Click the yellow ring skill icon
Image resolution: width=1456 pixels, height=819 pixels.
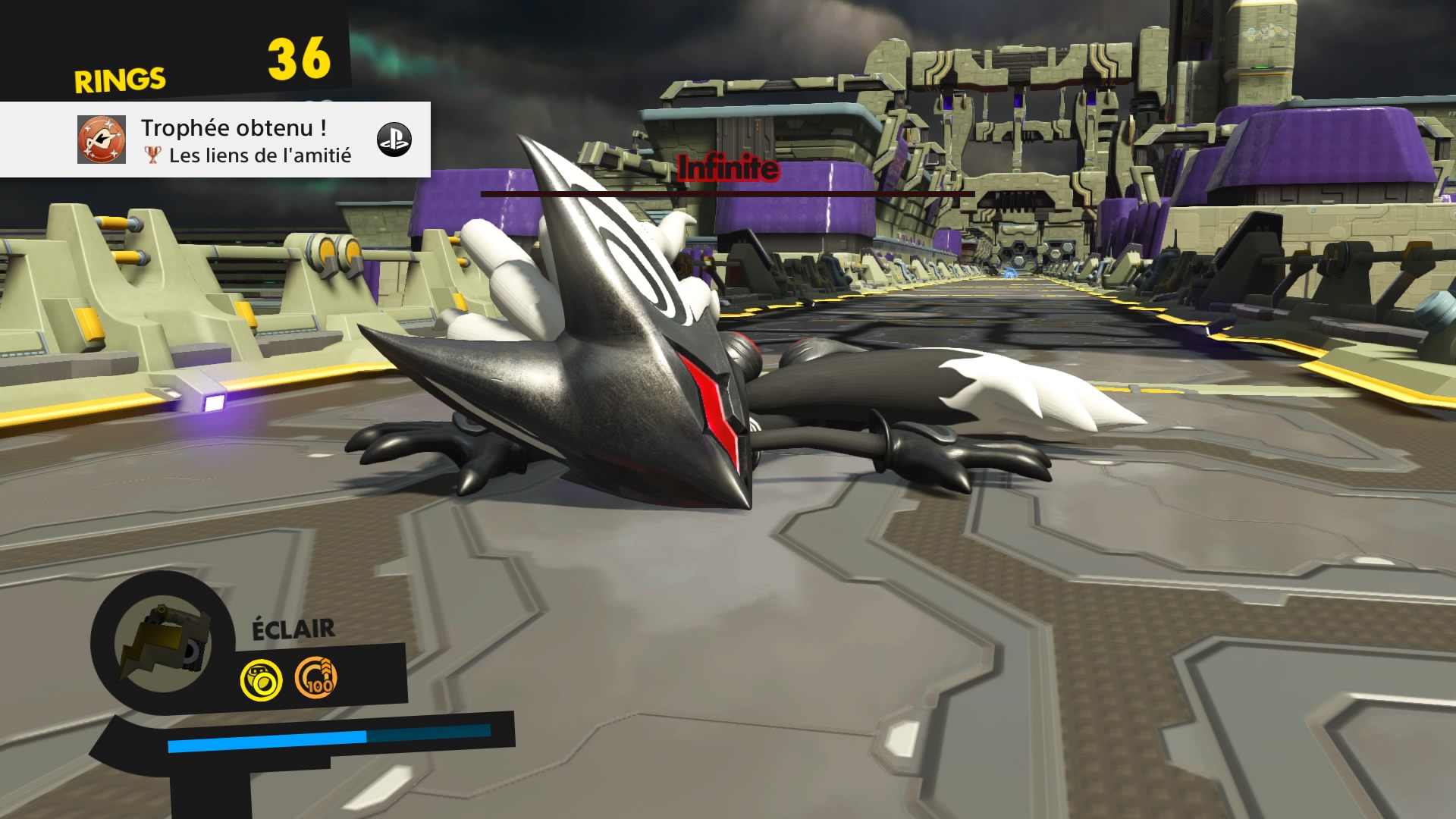[262, 679]
